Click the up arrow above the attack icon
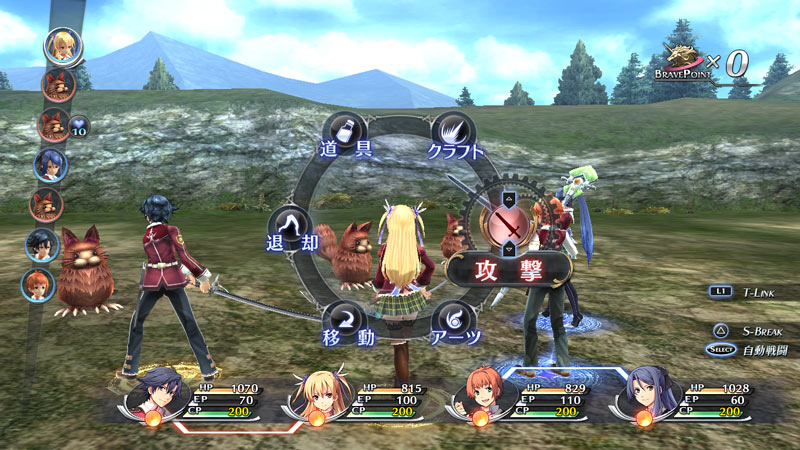 coord(511,194)
